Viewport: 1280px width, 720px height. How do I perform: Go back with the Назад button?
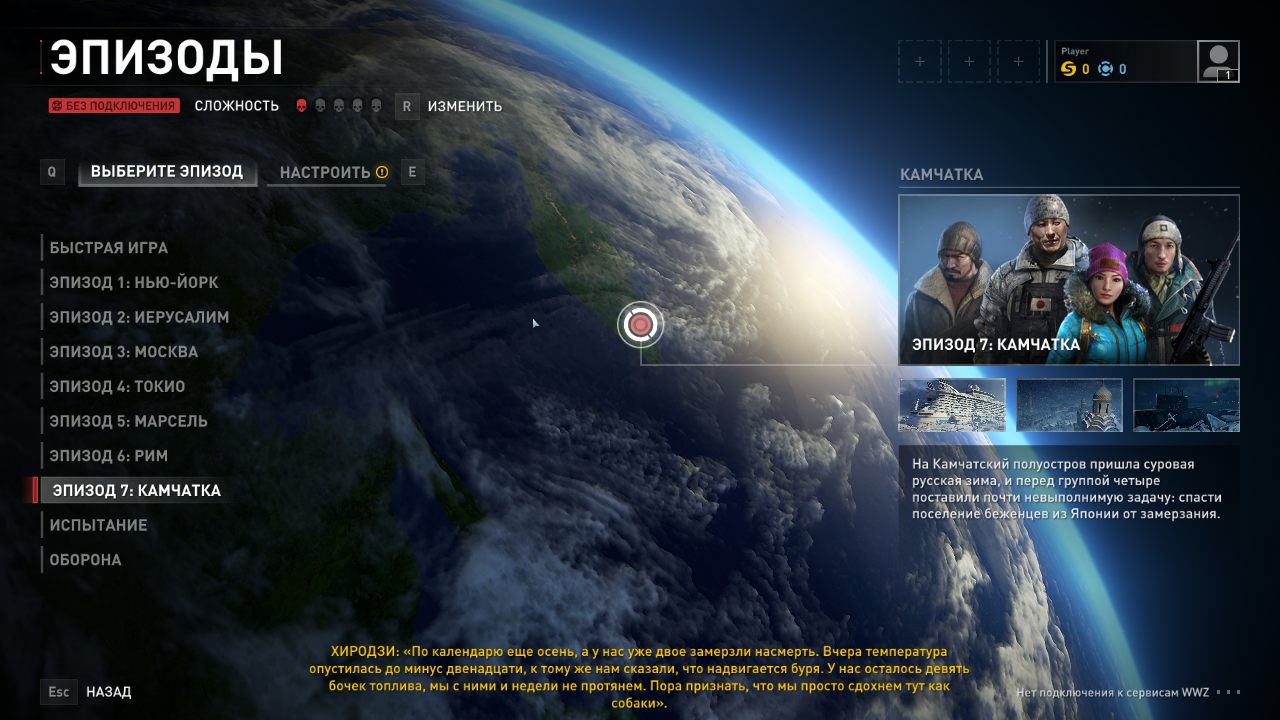pyautogui.click(x=108, y=692)
